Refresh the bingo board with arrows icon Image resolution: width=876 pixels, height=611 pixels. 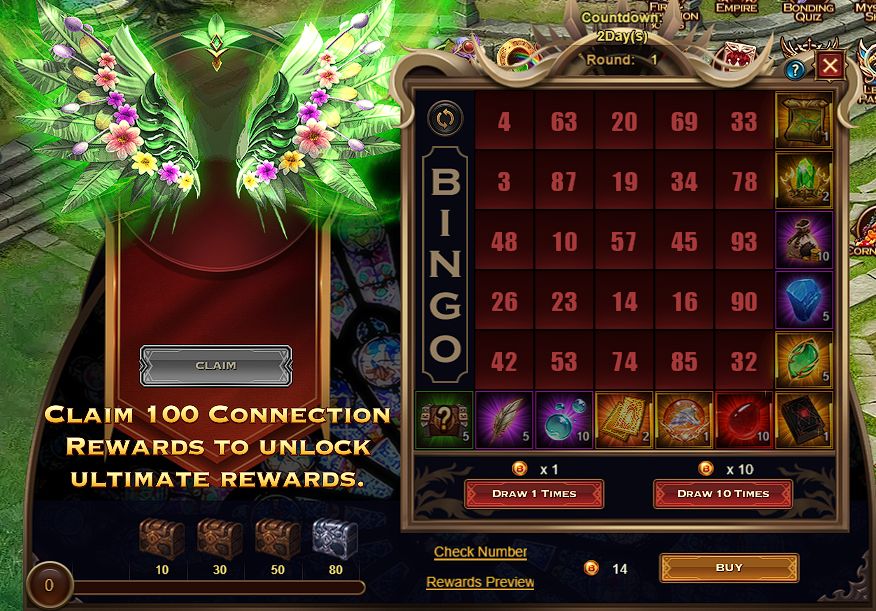(x=444, y=118)
